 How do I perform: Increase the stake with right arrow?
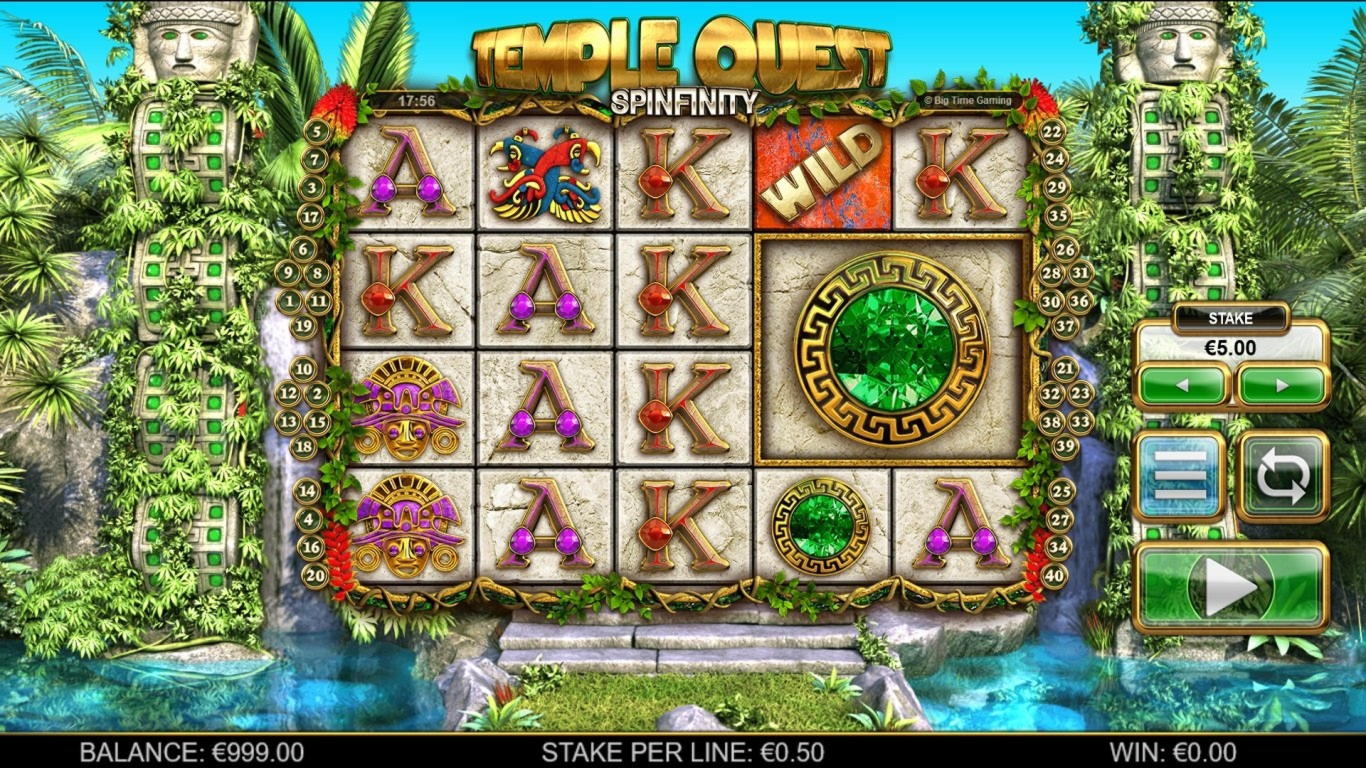pos(1282,385)
